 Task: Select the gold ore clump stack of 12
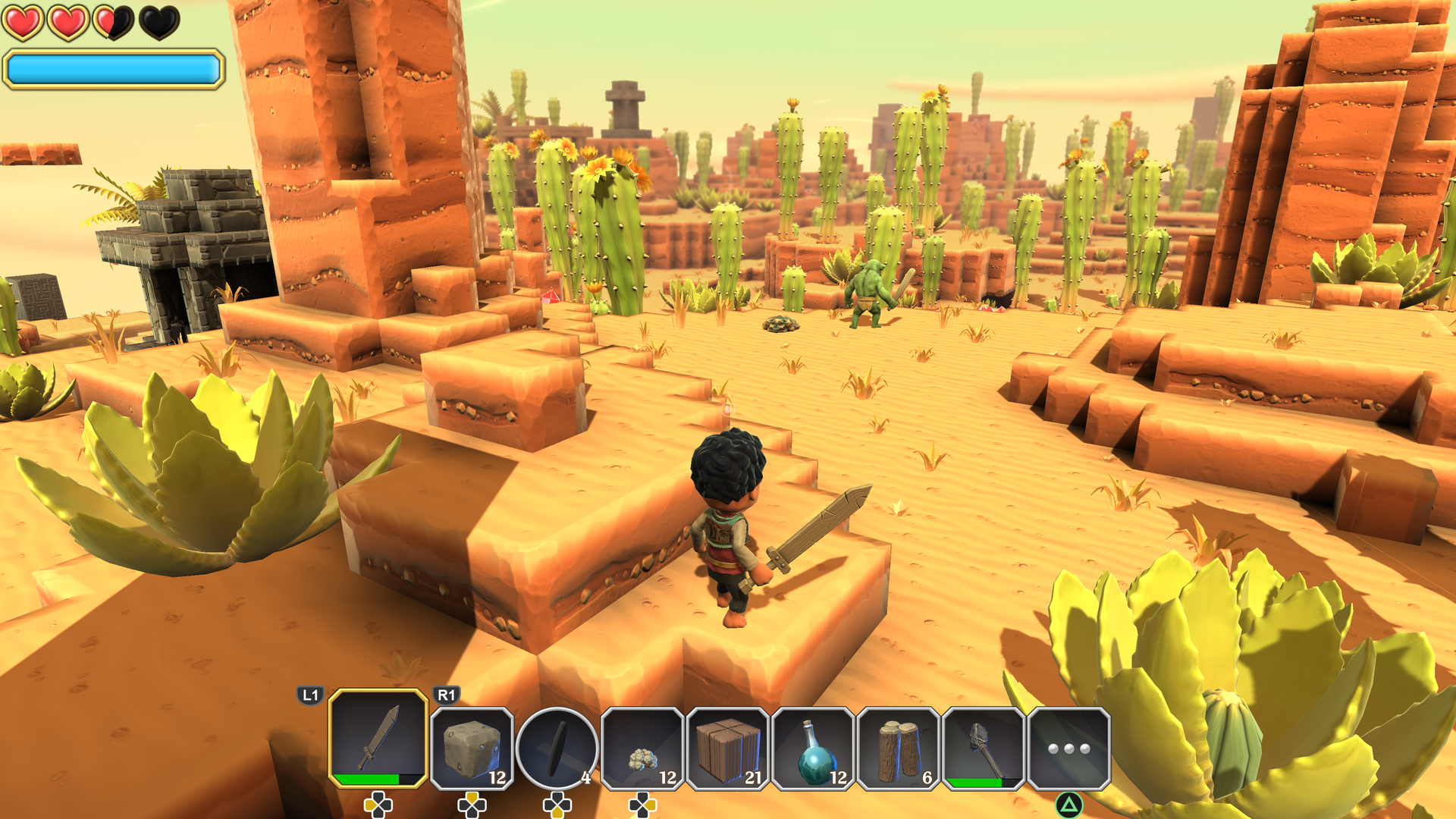pos(643,747)
